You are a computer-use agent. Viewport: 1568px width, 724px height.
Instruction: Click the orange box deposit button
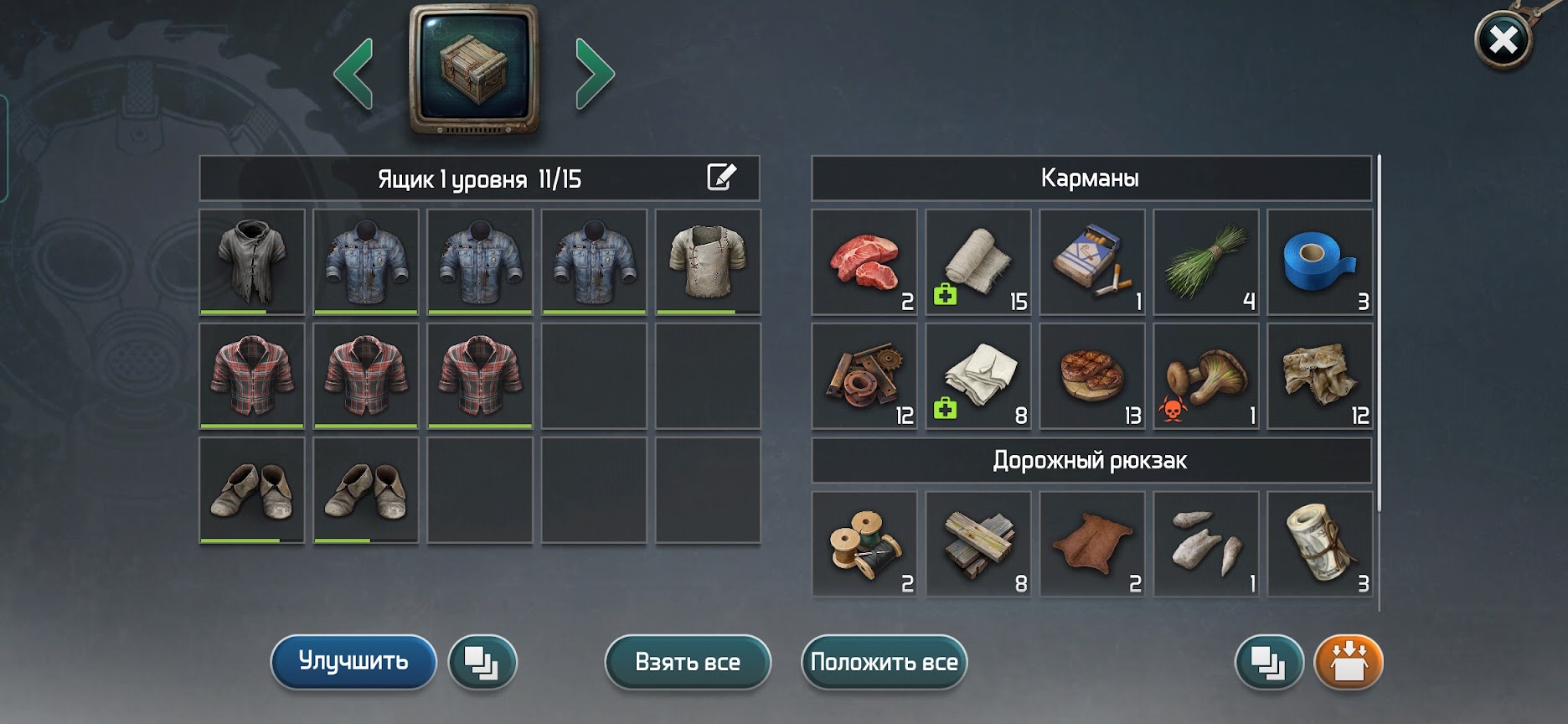(1349, 662)
